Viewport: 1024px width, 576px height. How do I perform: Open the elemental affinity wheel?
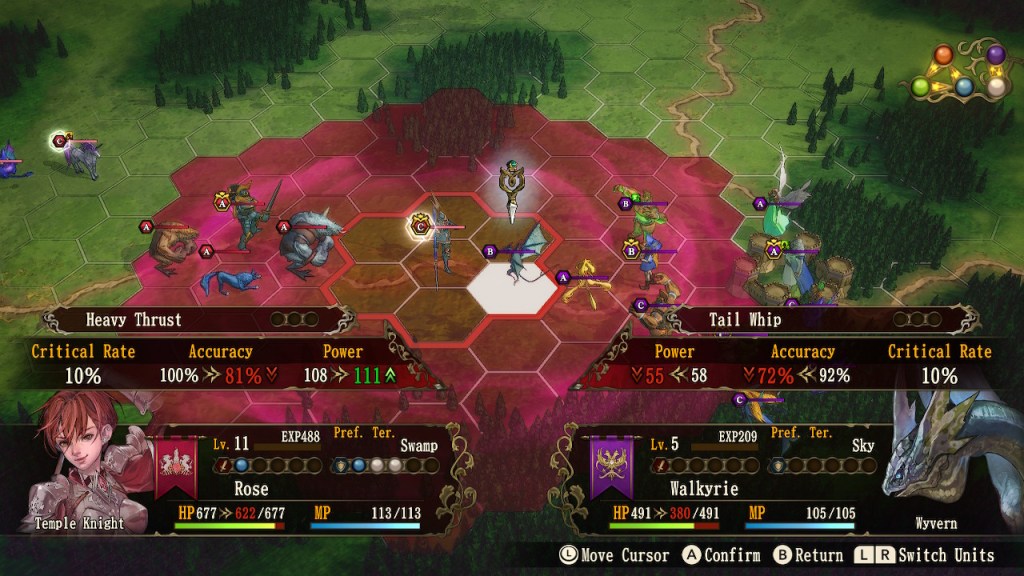(963, 73)
